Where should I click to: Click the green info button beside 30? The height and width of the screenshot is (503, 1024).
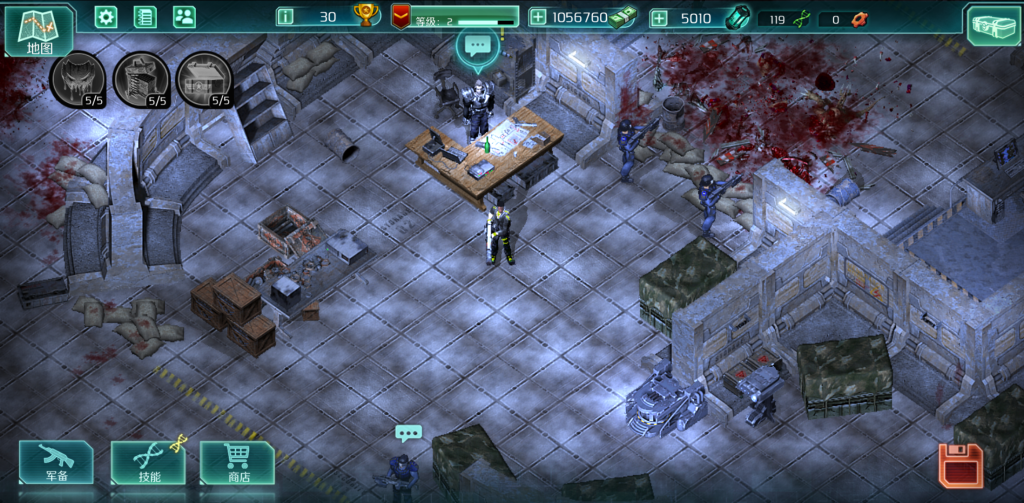tap(286, 16)
